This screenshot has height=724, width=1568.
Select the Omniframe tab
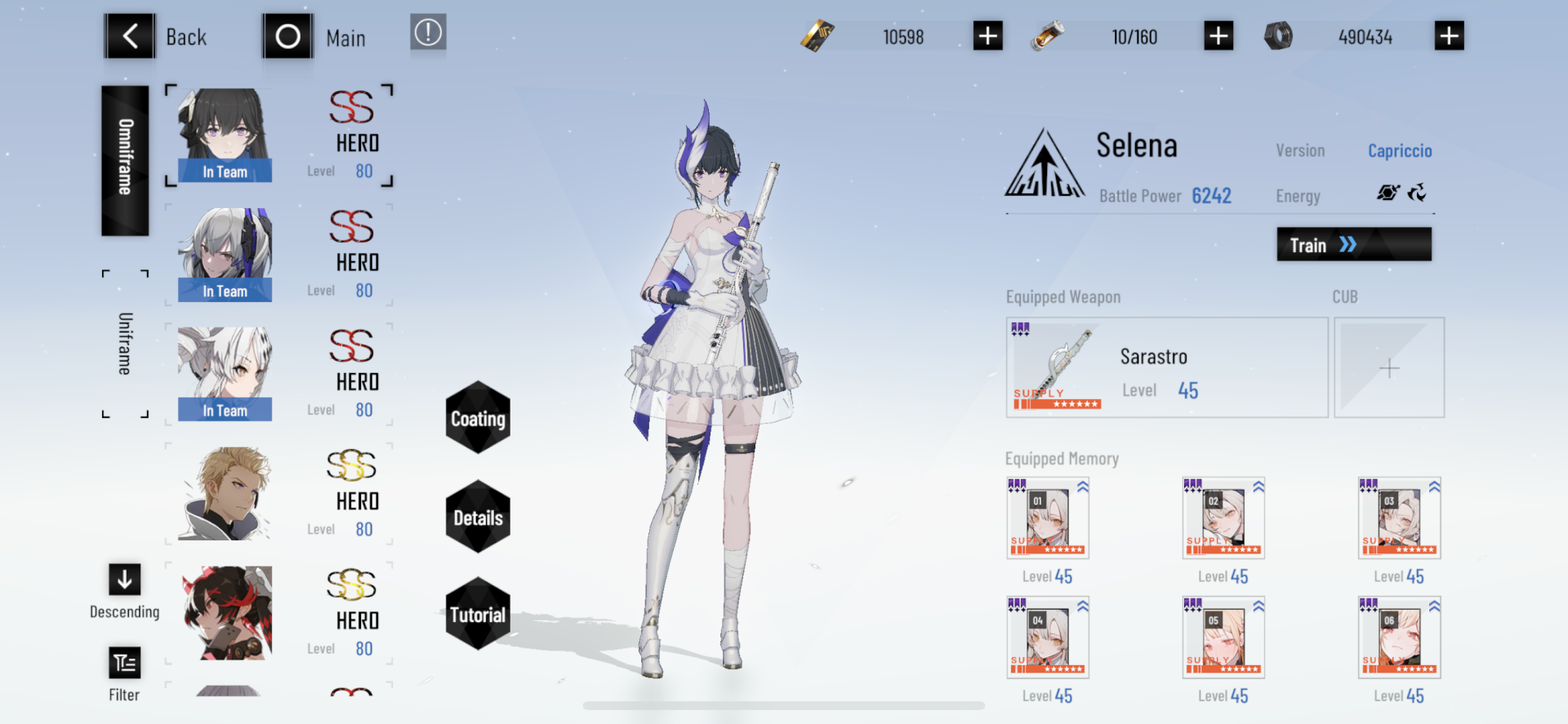click(x=124, y=160)
